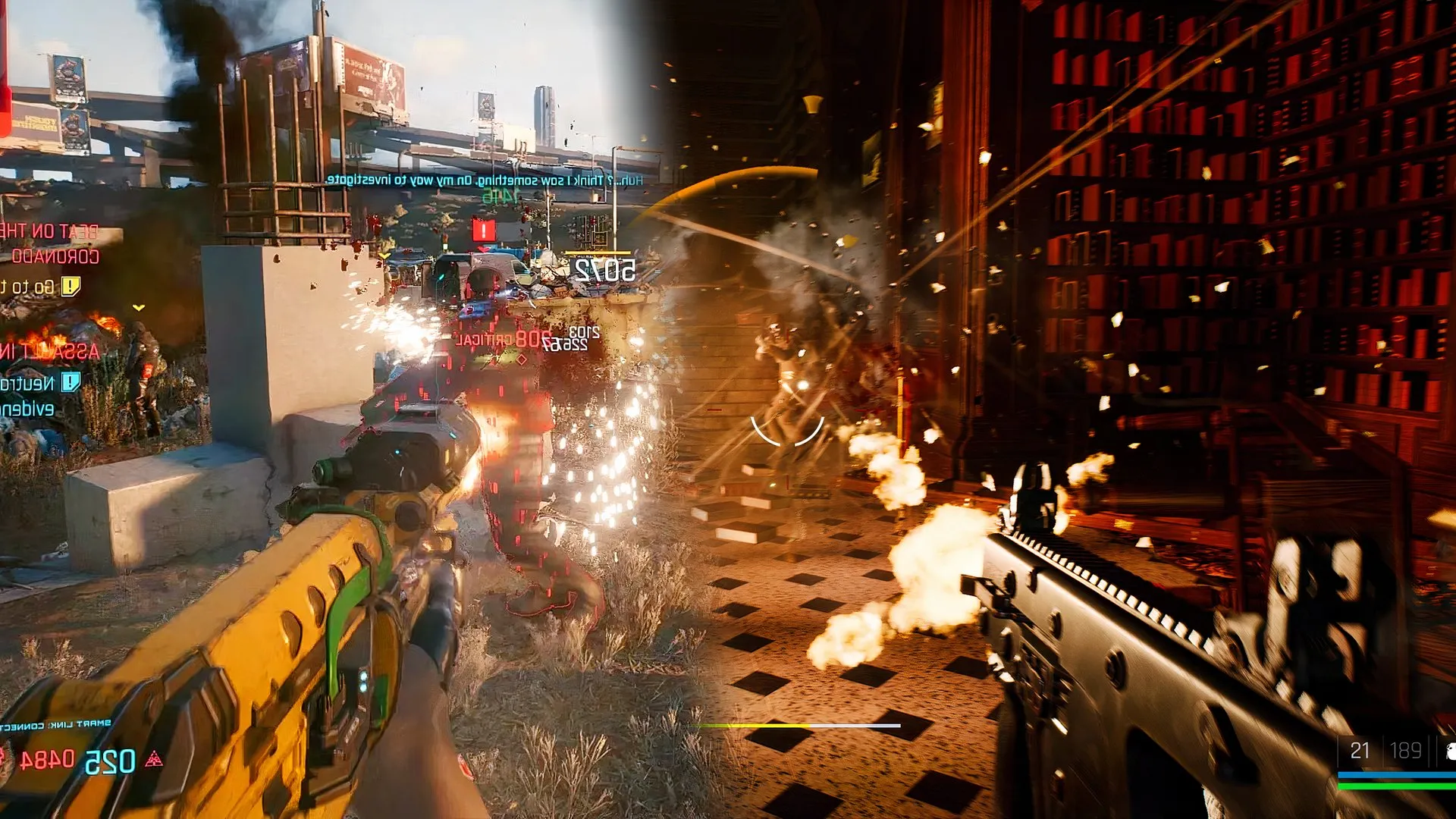Click the blue exclamation side job icon
The width and height of the screenshot is (1456, 819).
(x=70, y=383)
